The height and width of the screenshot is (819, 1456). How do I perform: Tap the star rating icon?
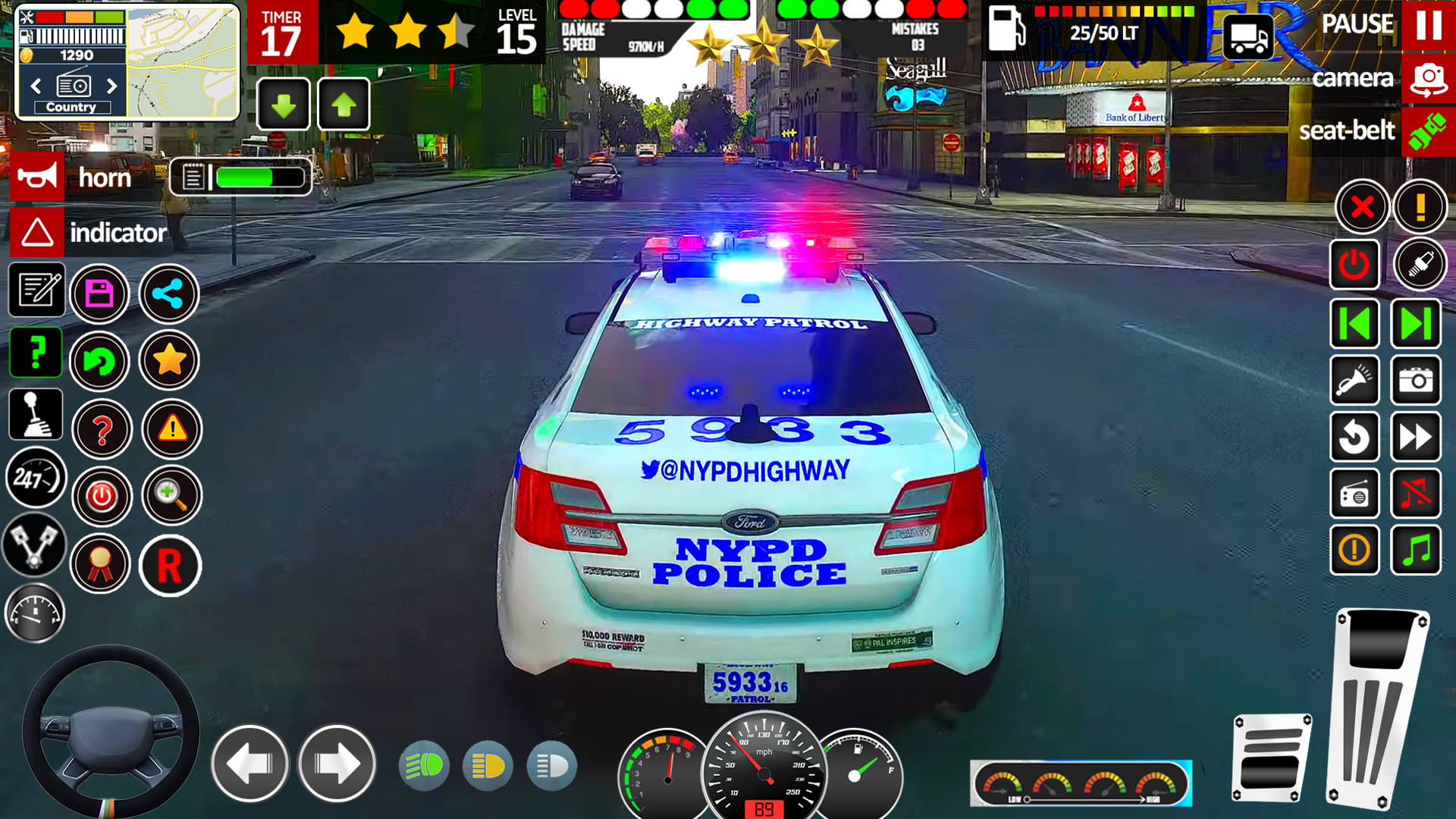coord(169,361)
